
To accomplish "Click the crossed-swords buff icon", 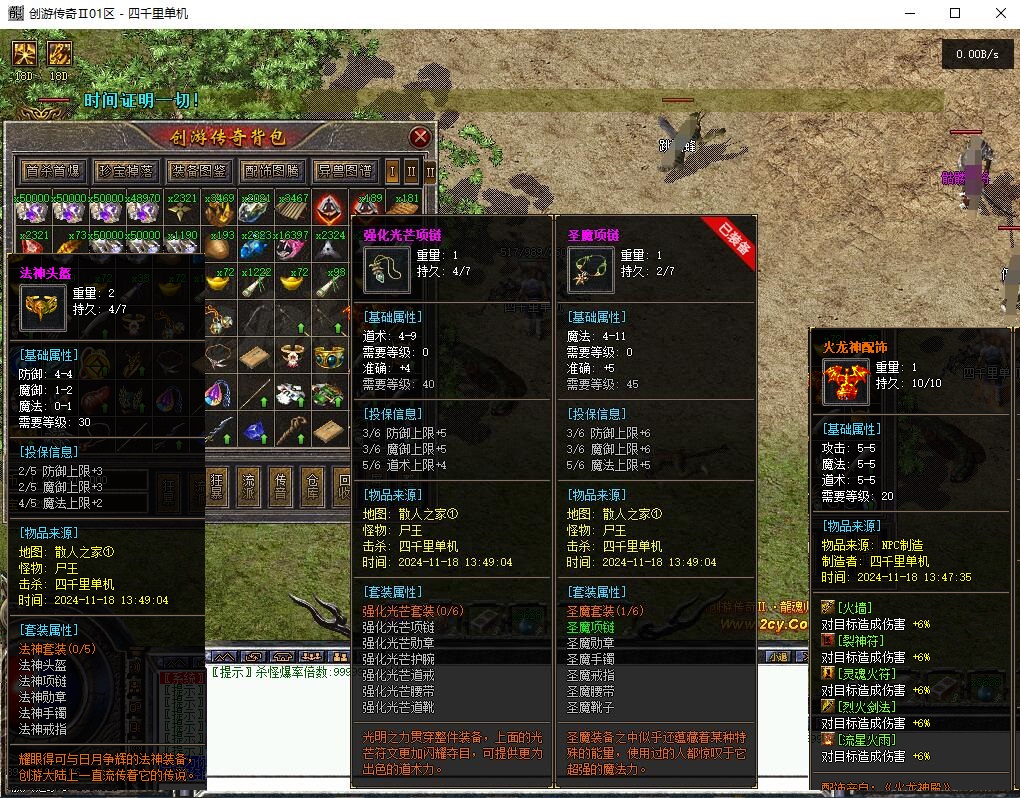I will pyautogui.click(x=25, y=53).
